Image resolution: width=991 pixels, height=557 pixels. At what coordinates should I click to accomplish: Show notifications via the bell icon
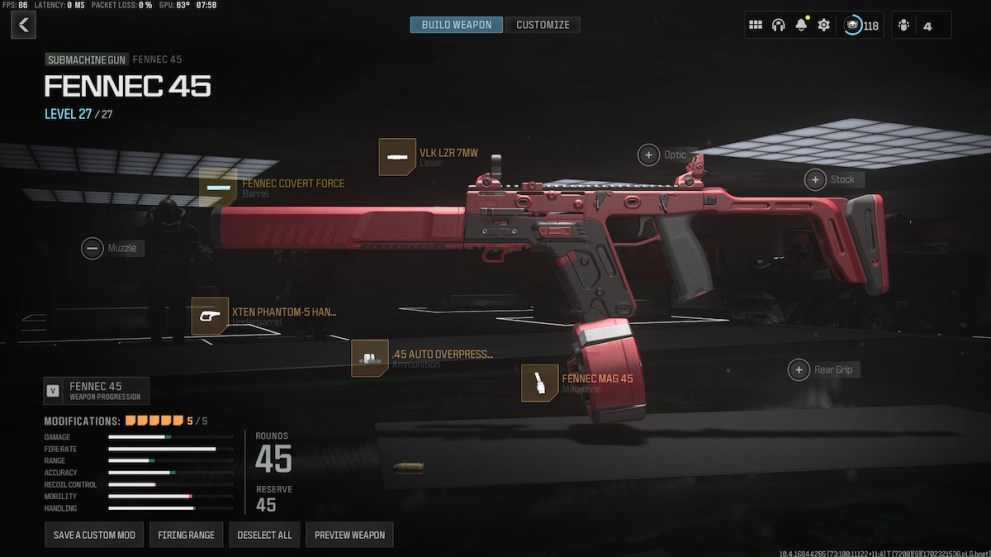click(801, 25)
